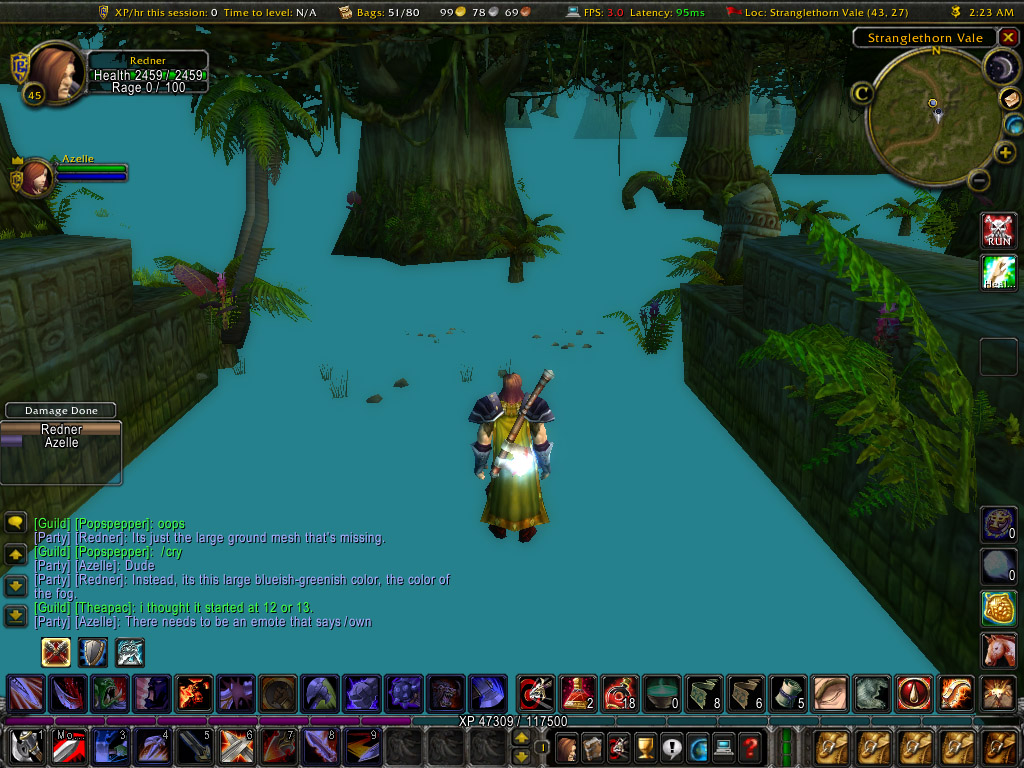Image resolution: width=1024 pixels, height=768 pixels.
Task: Use the bandage with 5 count
Action: click(787, 692)
